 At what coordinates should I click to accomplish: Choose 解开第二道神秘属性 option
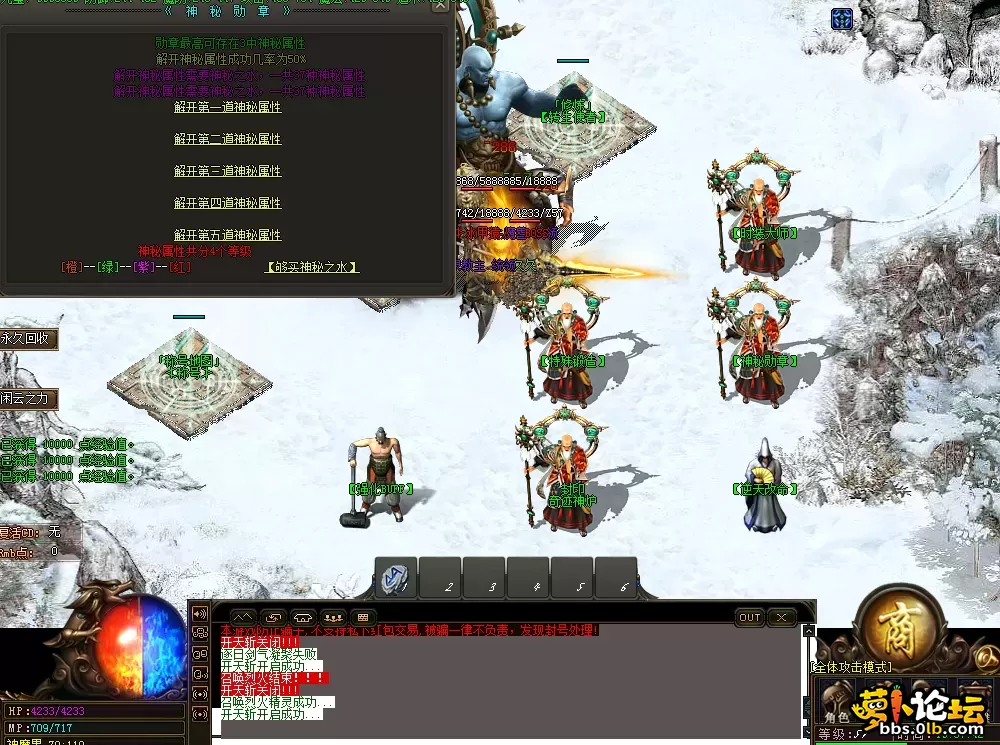pyautogui.click(x=227, y=139)
